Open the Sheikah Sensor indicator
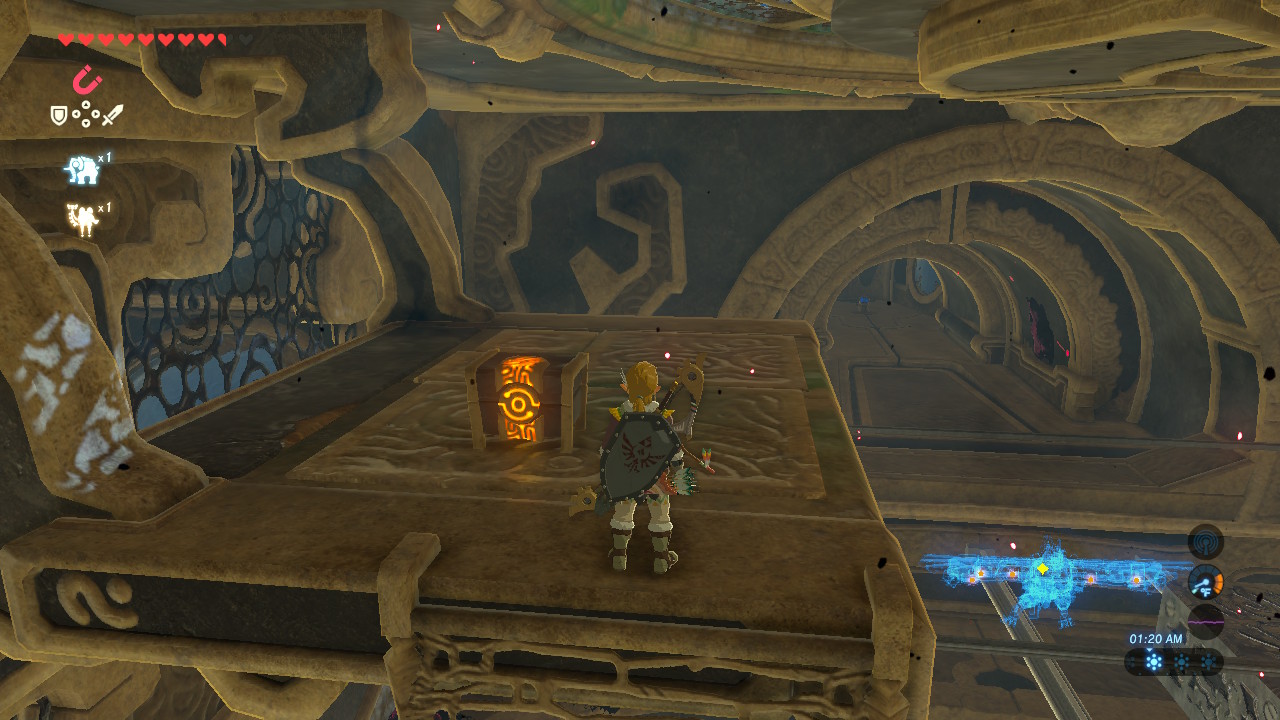 [x=1205, y=542]
